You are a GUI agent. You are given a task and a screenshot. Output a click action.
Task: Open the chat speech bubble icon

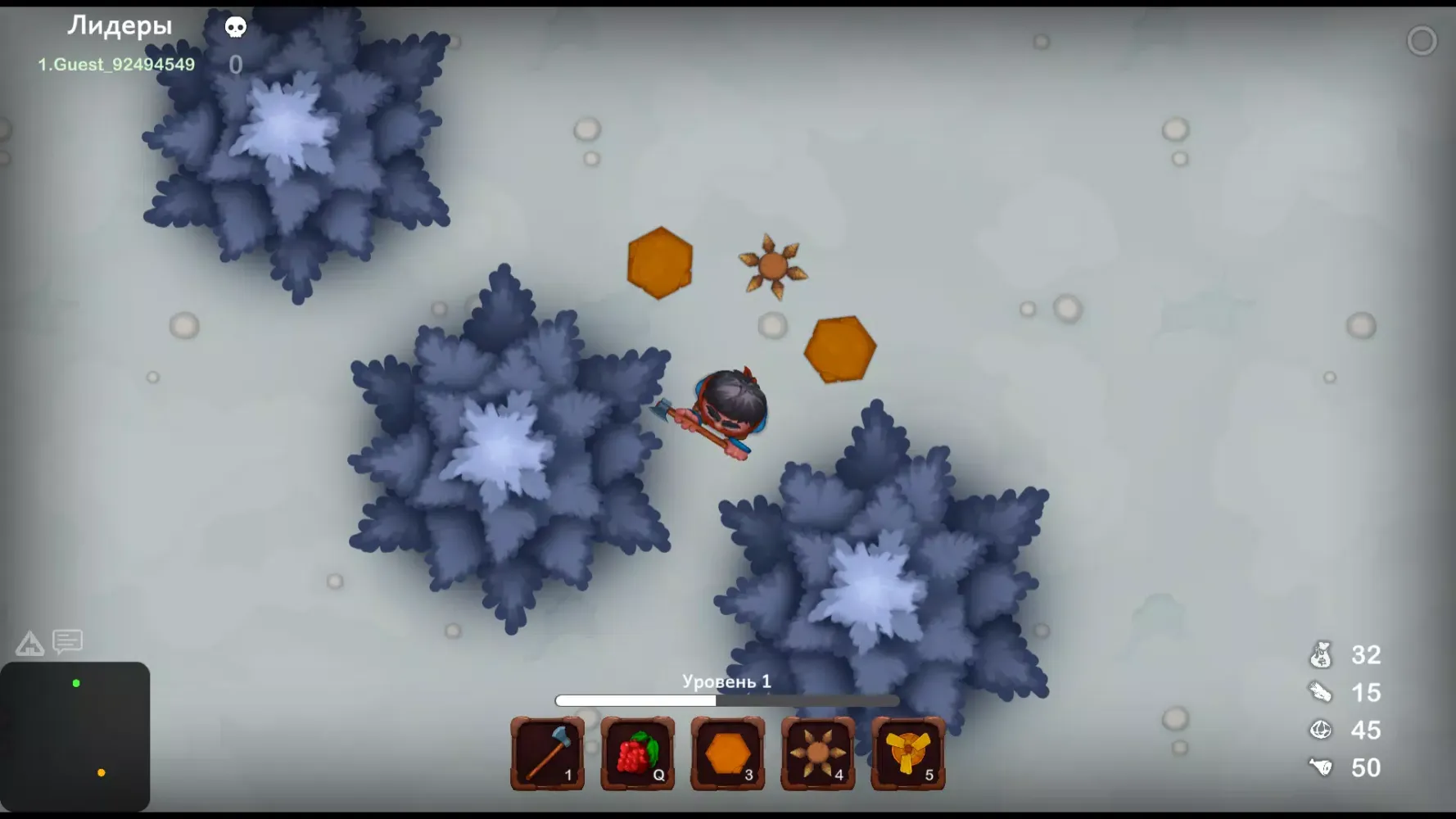[68, 641]
